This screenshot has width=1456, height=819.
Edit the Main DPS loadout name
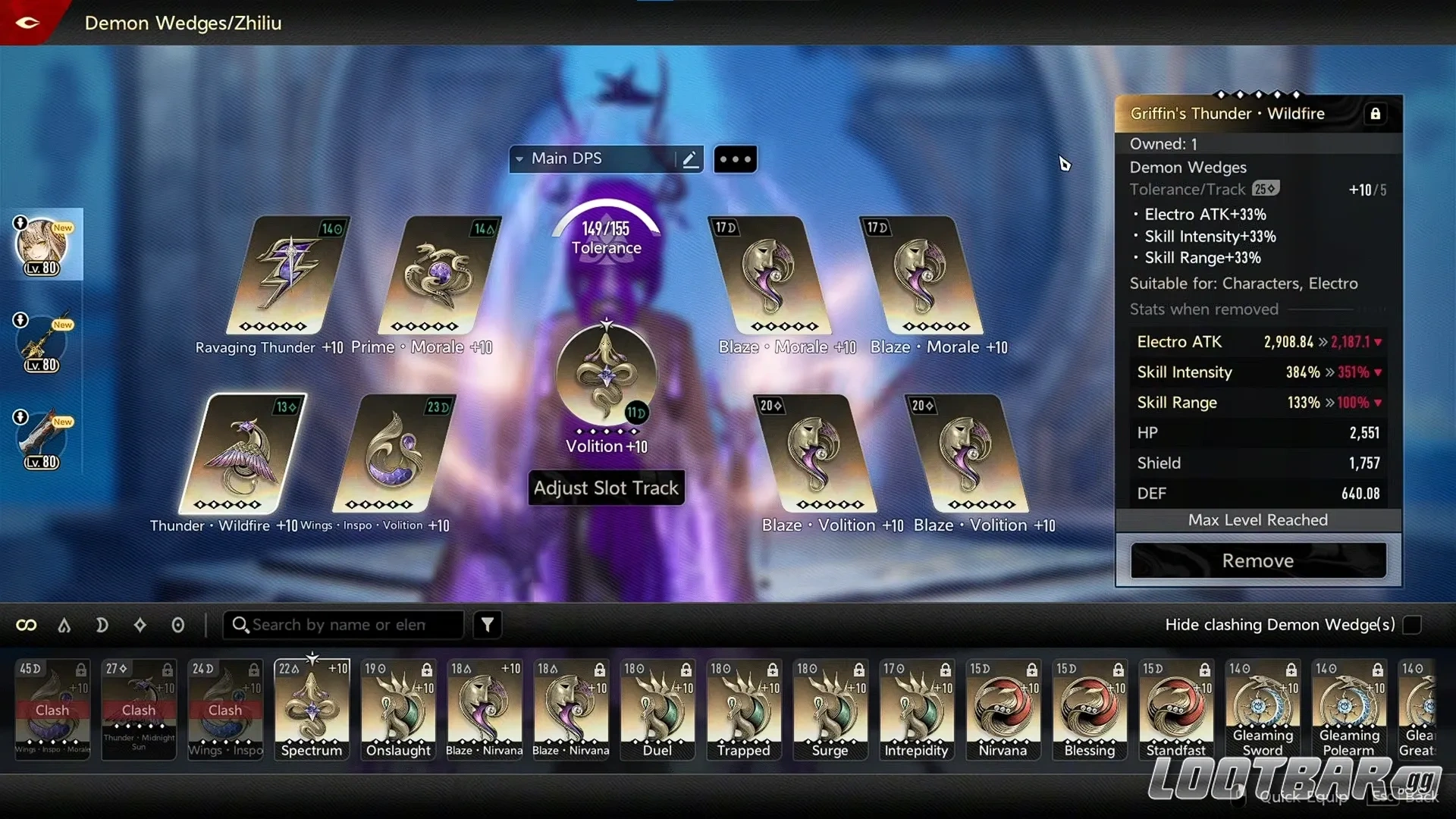pos(689,159)
